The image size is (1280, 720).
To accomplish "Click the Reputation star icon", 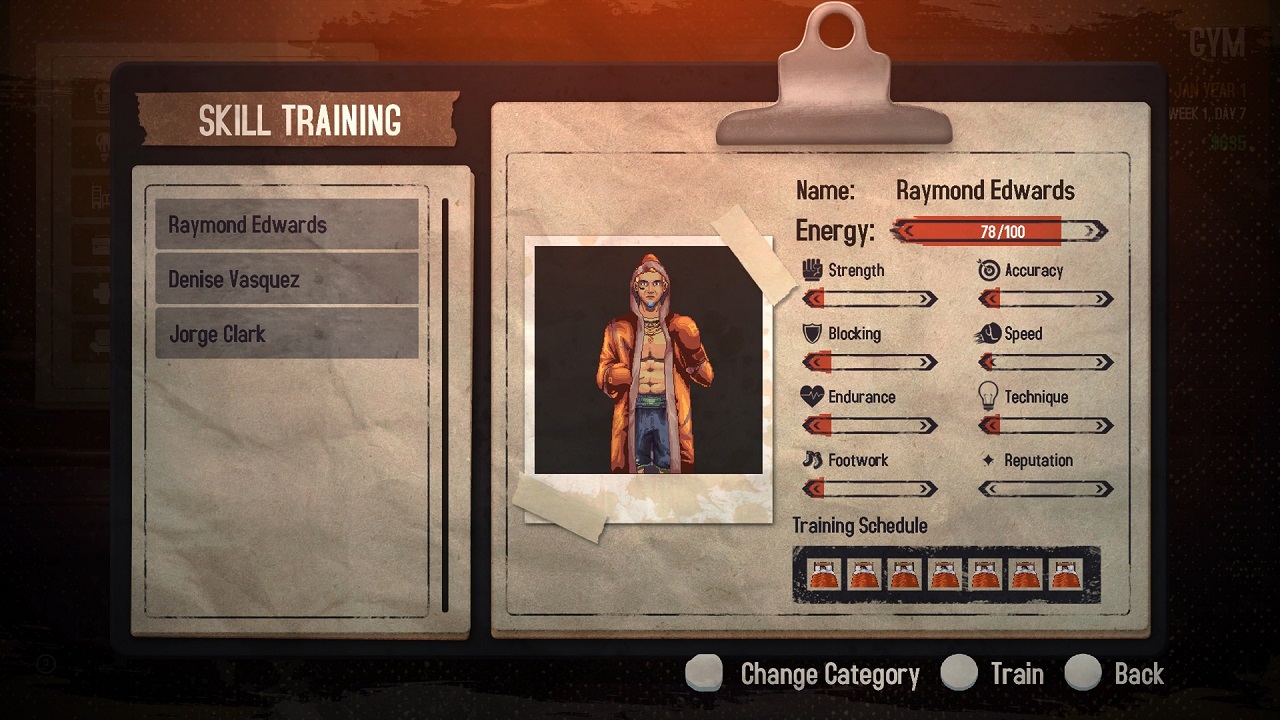I will click(x=989, y=460).
